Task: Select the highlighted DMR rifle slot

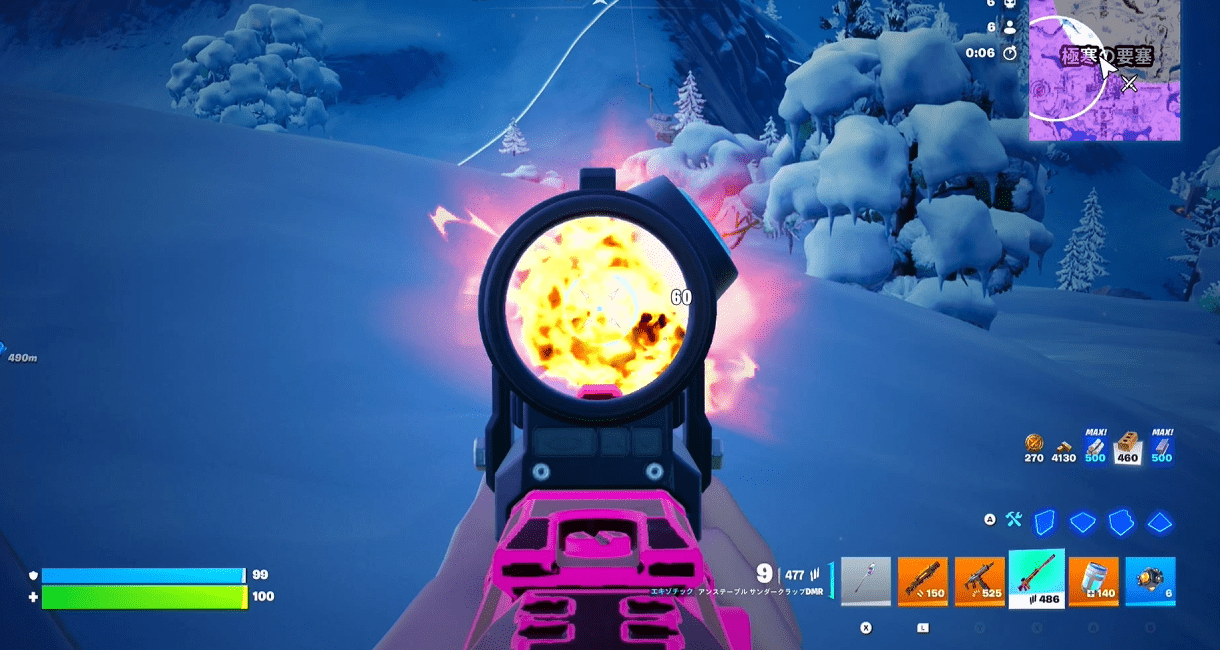Action: 1036,578
